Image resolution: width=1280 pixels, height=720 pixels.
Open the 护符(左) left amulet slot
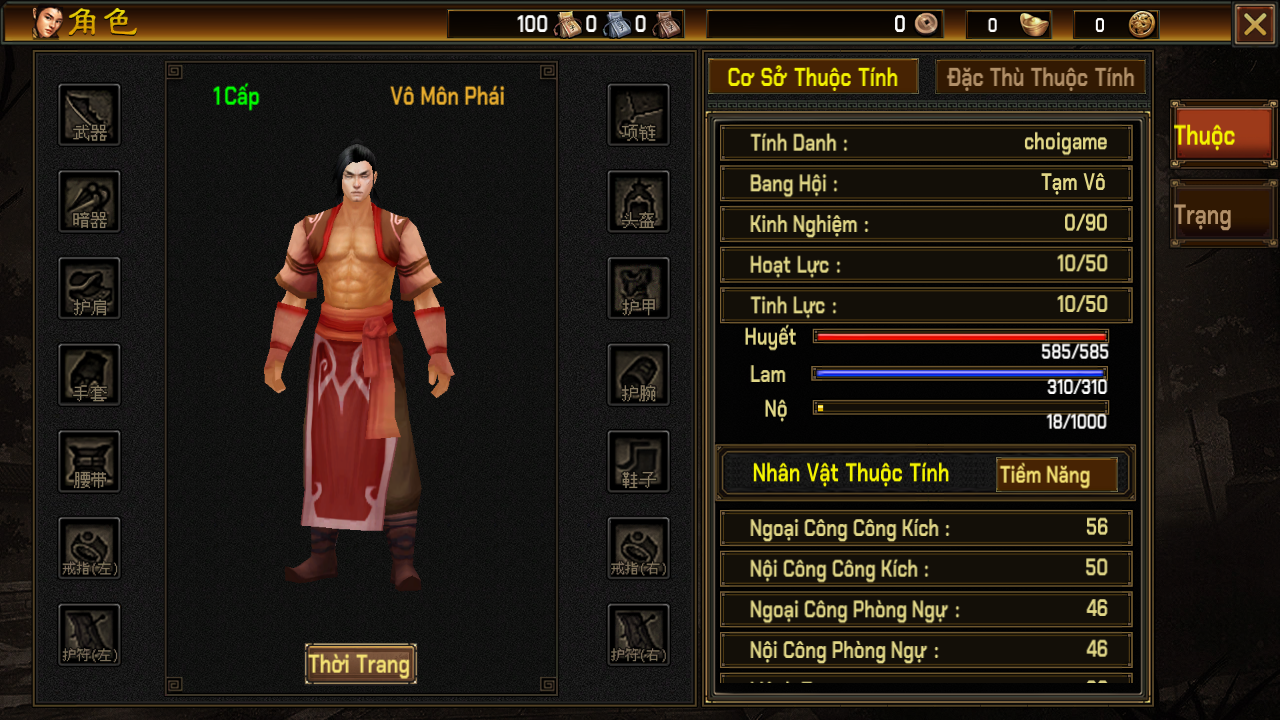click(x=90, y=635)
